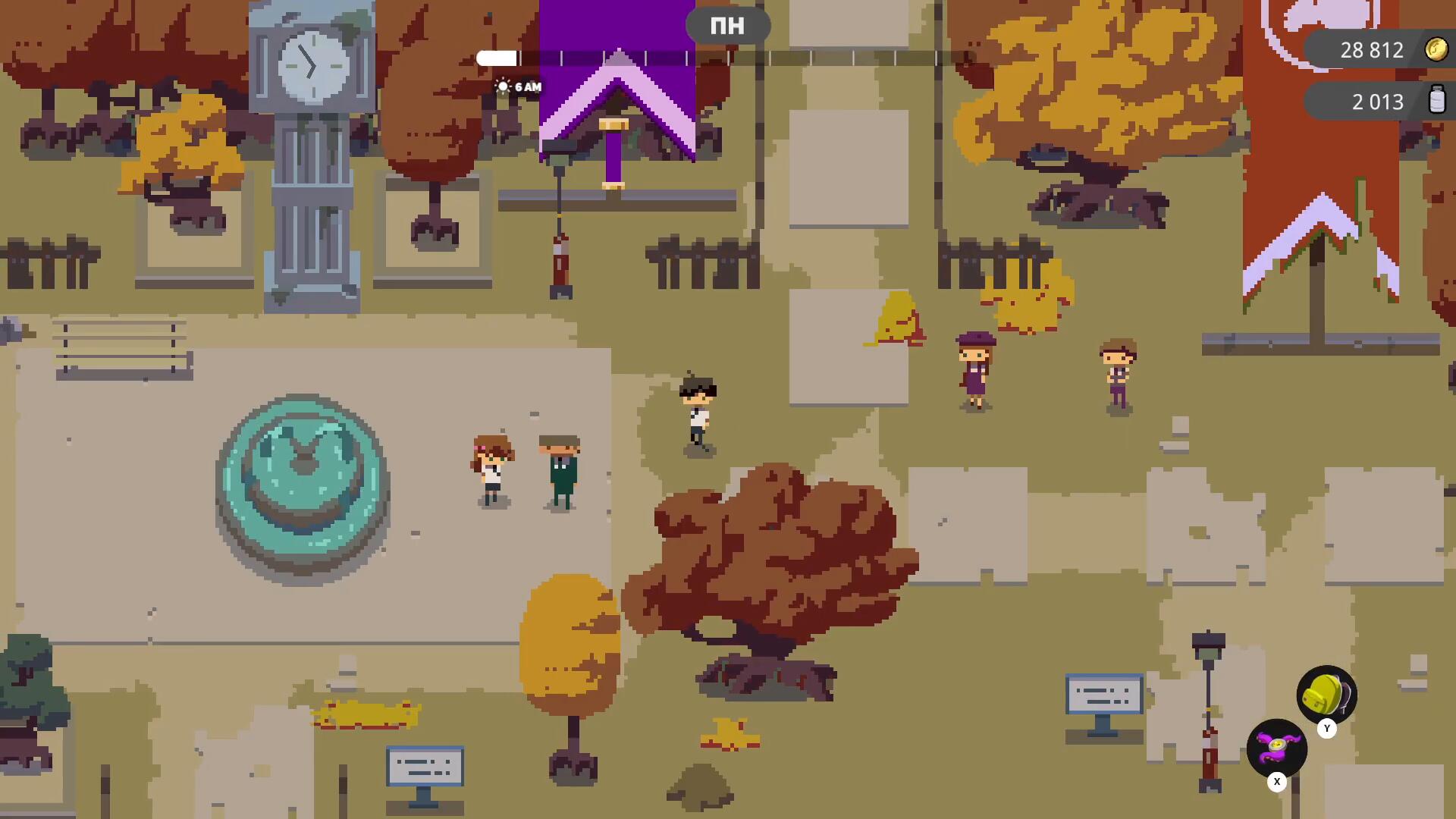Open the yellow backpack inventory
The image size is (1456, 819).
coord(1326,694)
